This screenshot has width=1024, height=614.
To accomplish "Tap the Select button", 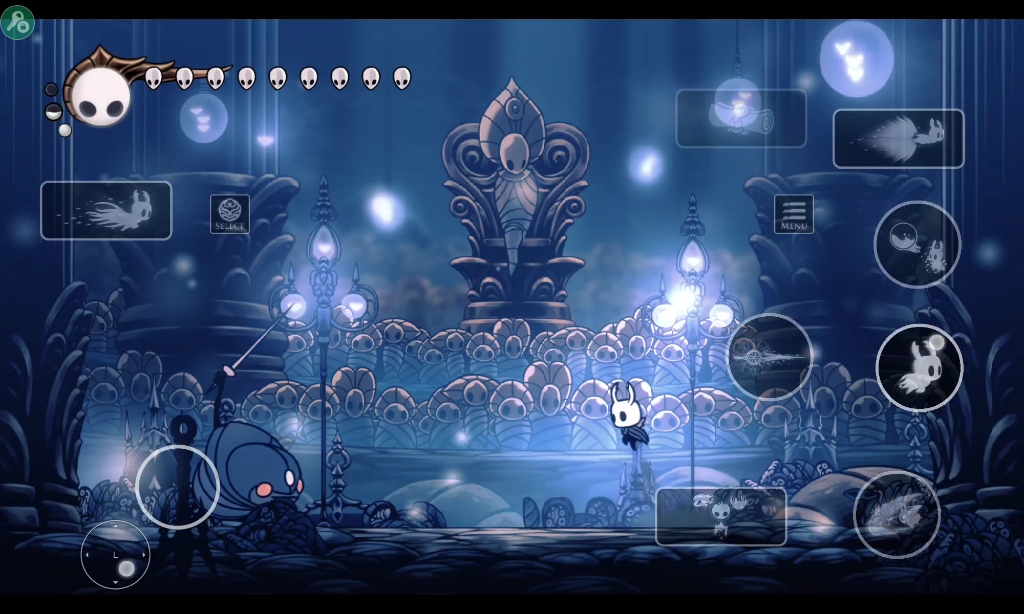I will pos(230,214).
